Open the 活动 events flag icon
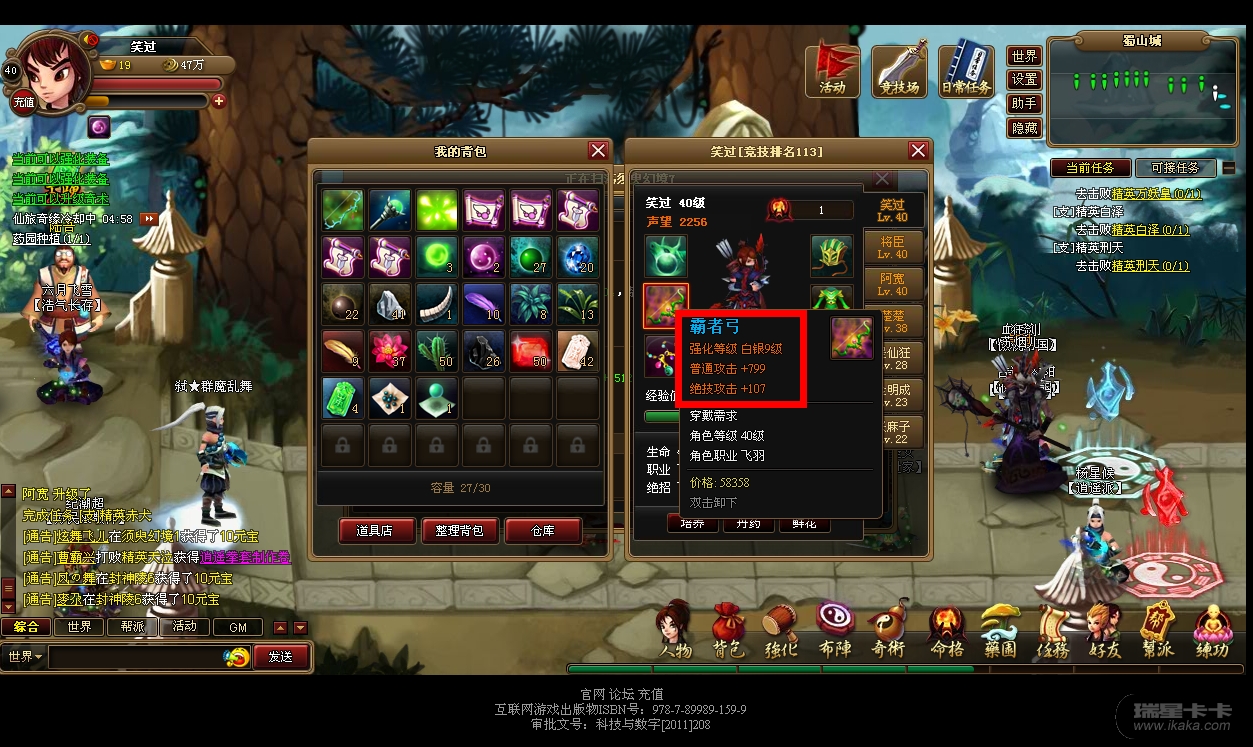This screenshot has width=1253, height=747. pyautogui.click(x=832, y=69)
